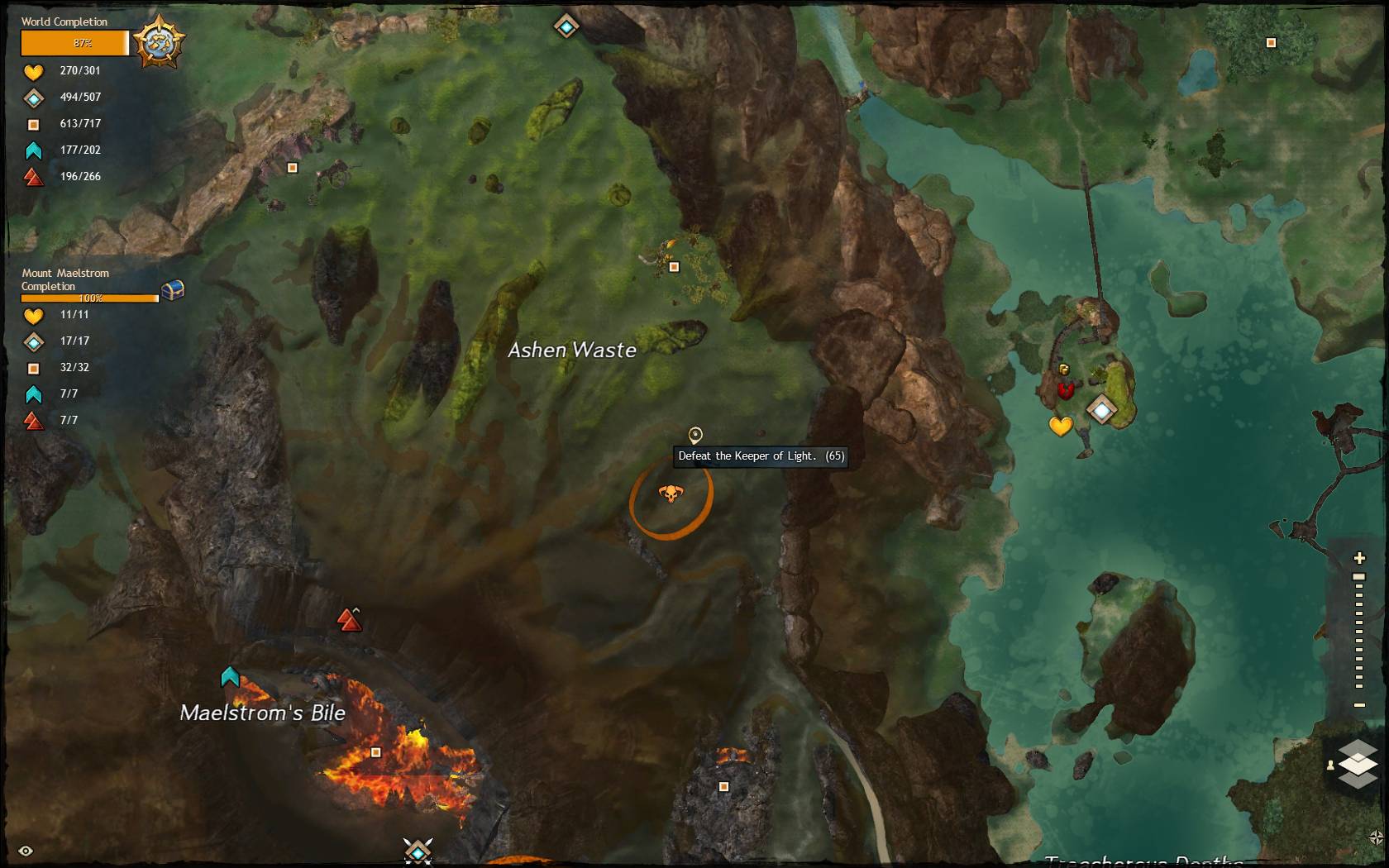Viewport: 1389px width, 868px height.
Task: Click the heart icon showing 270/301
Action: point(33,72)
